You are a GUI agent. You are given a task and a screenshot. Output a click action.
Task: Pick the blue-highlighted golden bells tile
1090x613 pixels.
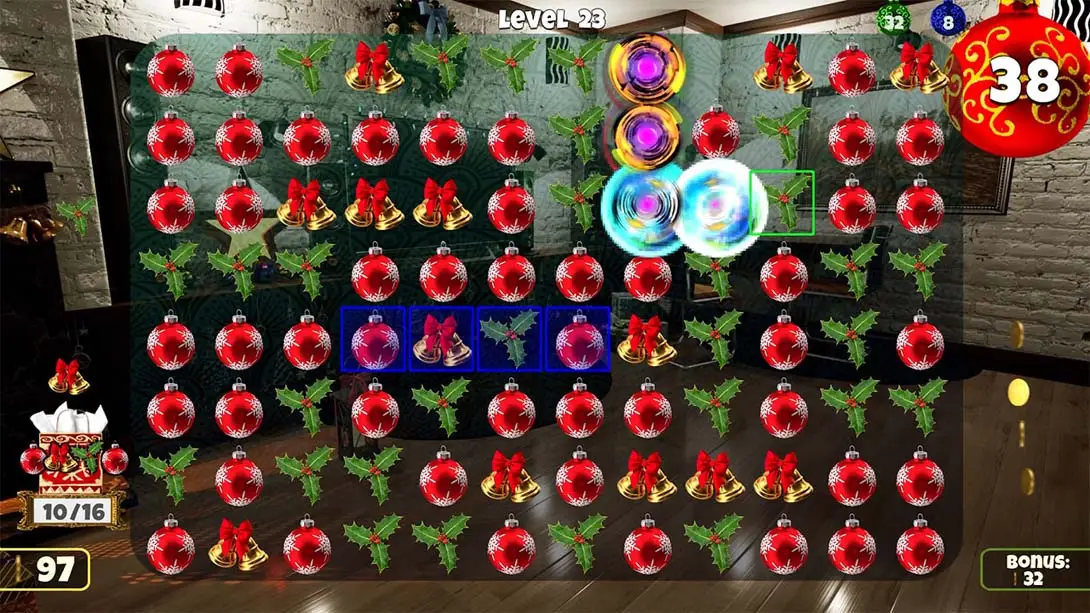(441, 339)
